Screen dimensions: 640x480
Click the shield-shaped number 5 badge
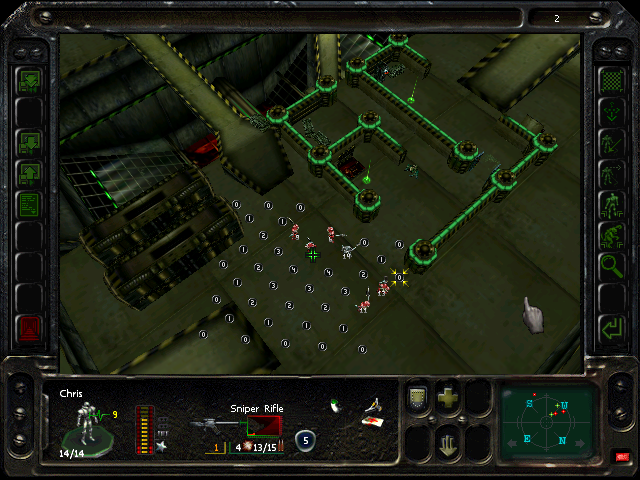coord(304,439)
